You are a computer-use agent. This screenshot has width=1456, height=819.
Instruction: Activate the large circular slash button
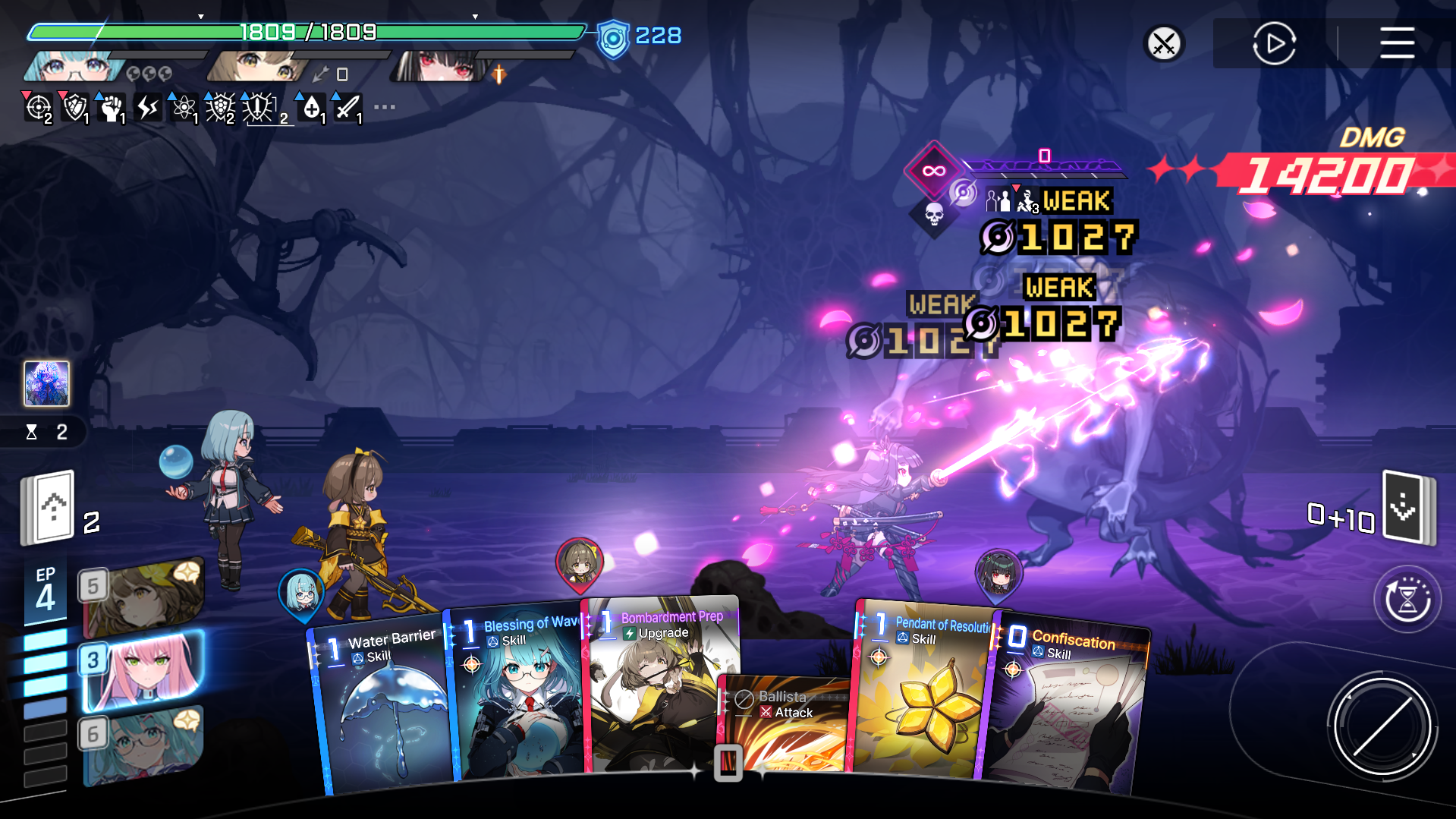click(1382, 726)
